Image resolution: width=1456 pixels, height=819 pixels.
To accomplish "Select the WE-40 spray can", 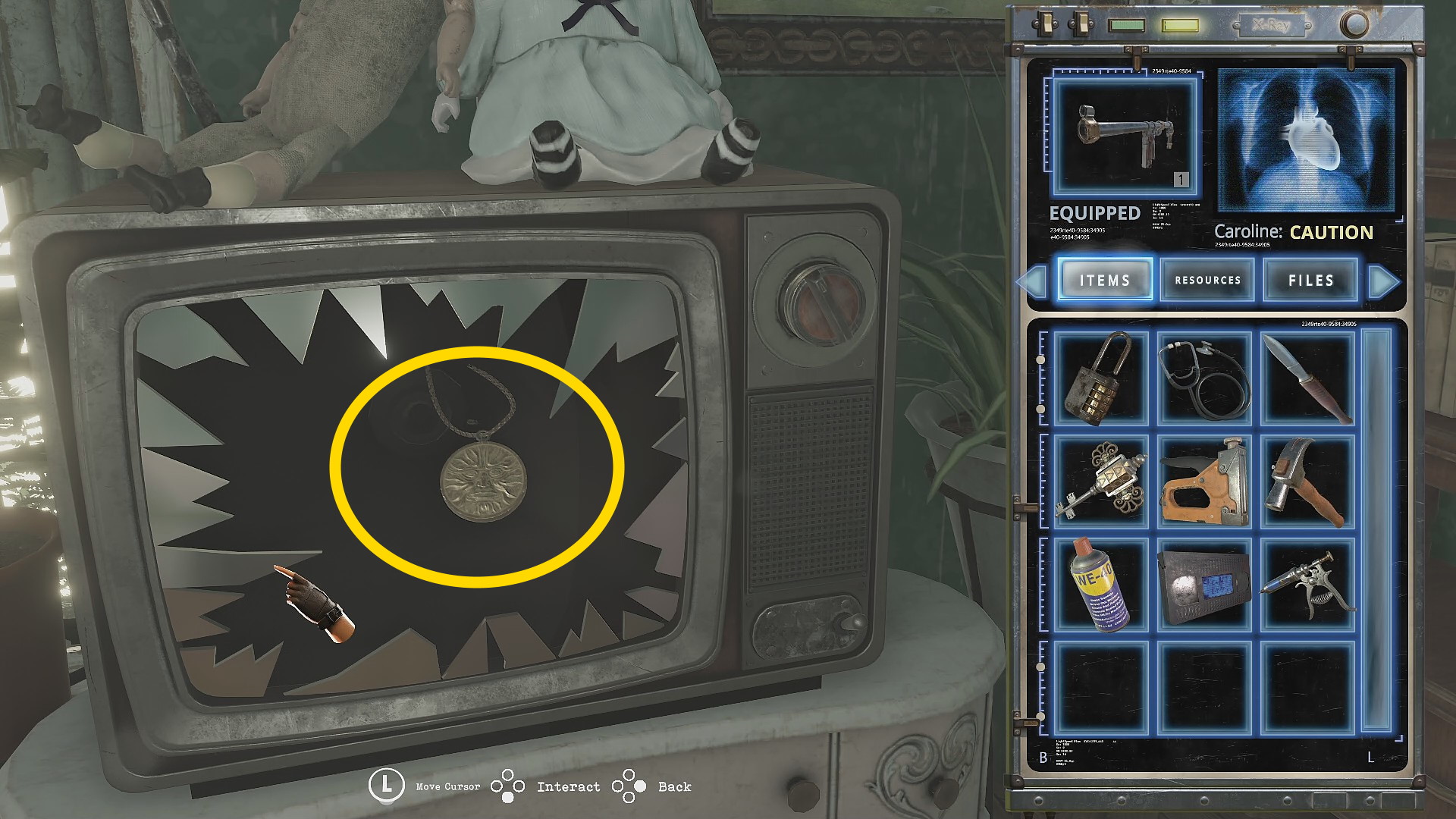I will [x=1101, y=585].
